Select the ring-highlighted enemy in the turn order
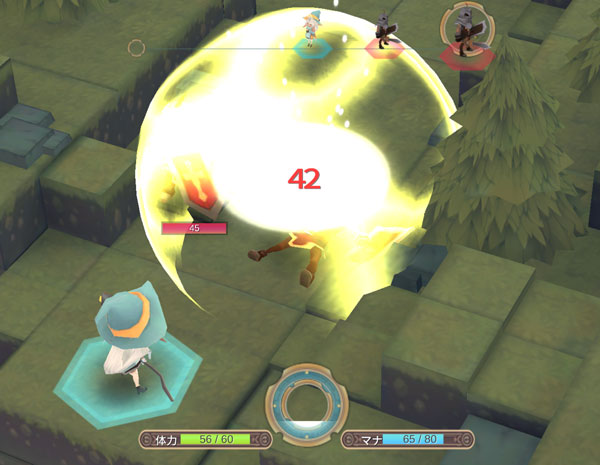This screenshot has height=465, width=600. [463, 30]
